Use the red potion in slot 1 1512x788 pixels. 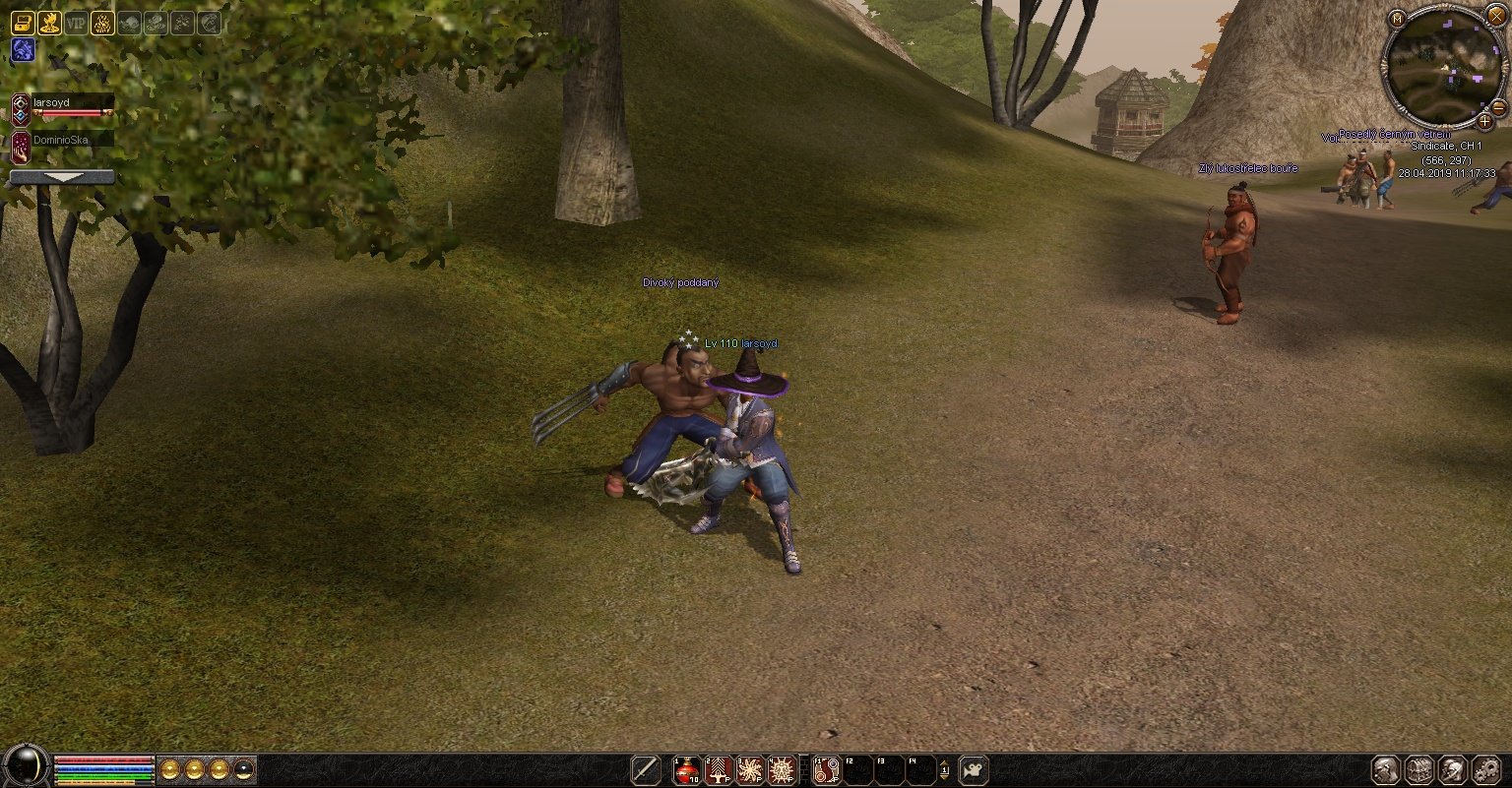(686, 769)
